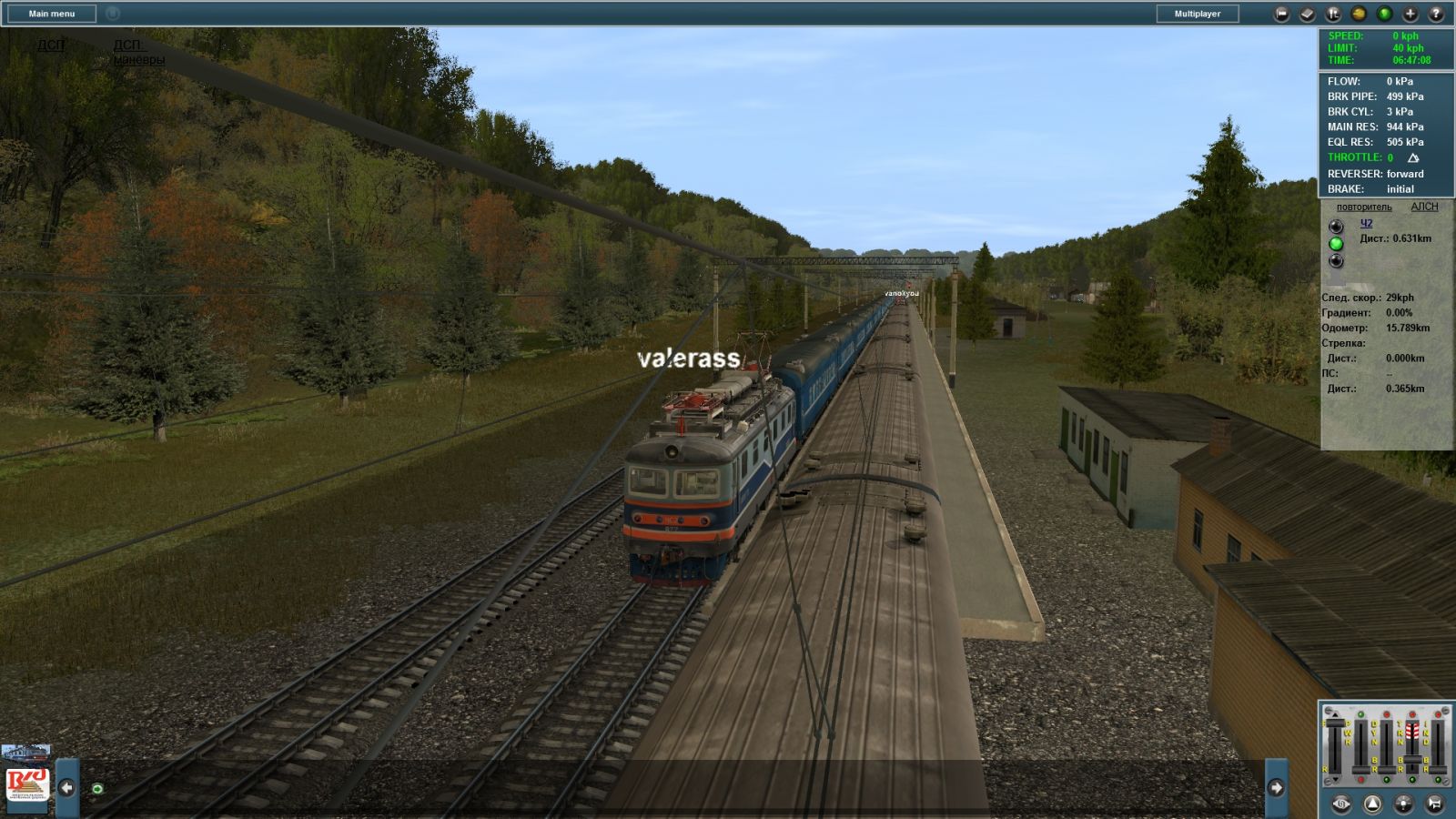Image resolution: width=1456 pixels, height=819 pixels.
Task: Click the ДСП маневры link
Action: pyautogui.click(x=138, y=52)
